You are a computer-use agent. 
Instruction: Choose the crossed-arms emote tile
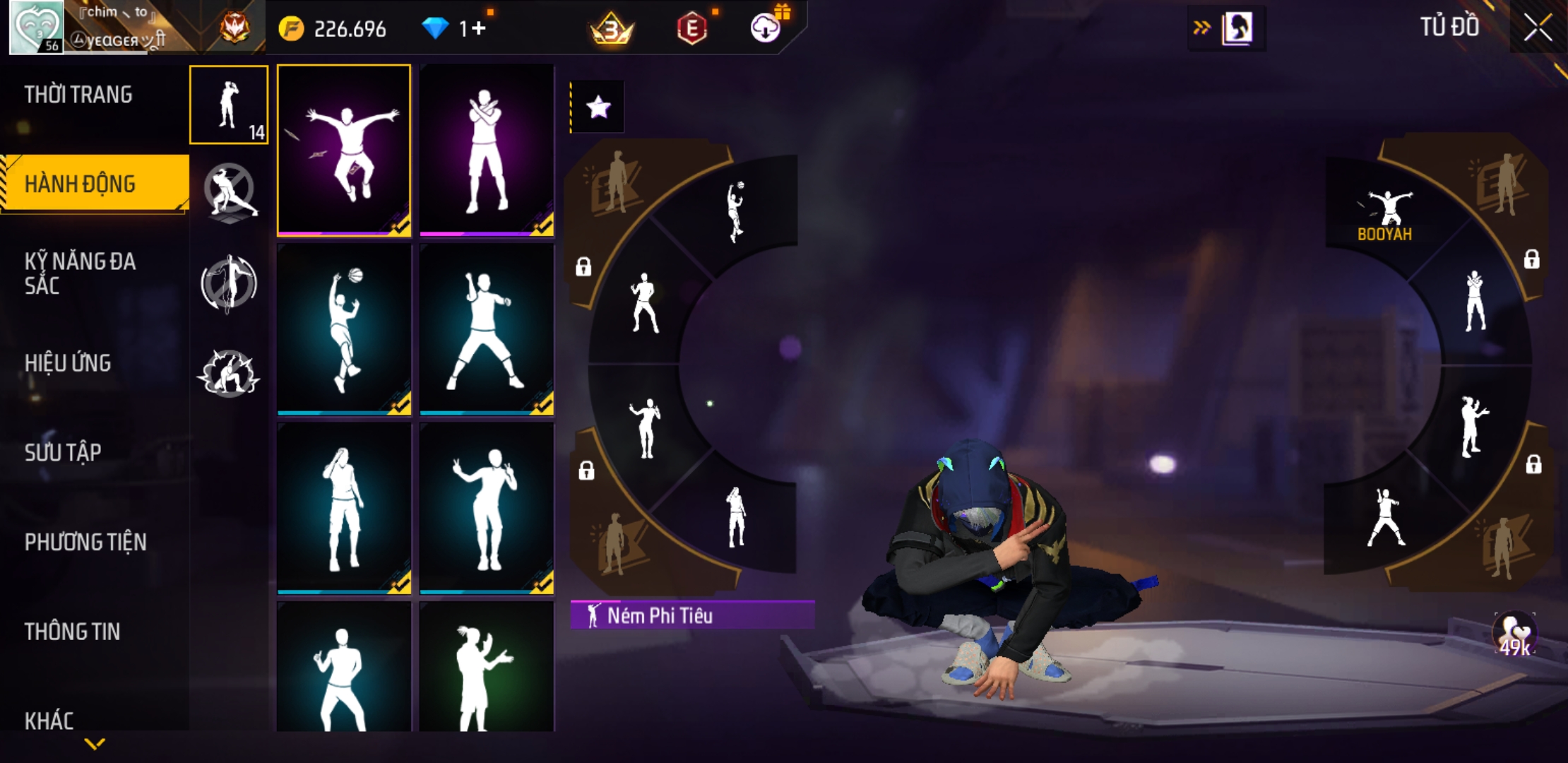coord(487,150)
